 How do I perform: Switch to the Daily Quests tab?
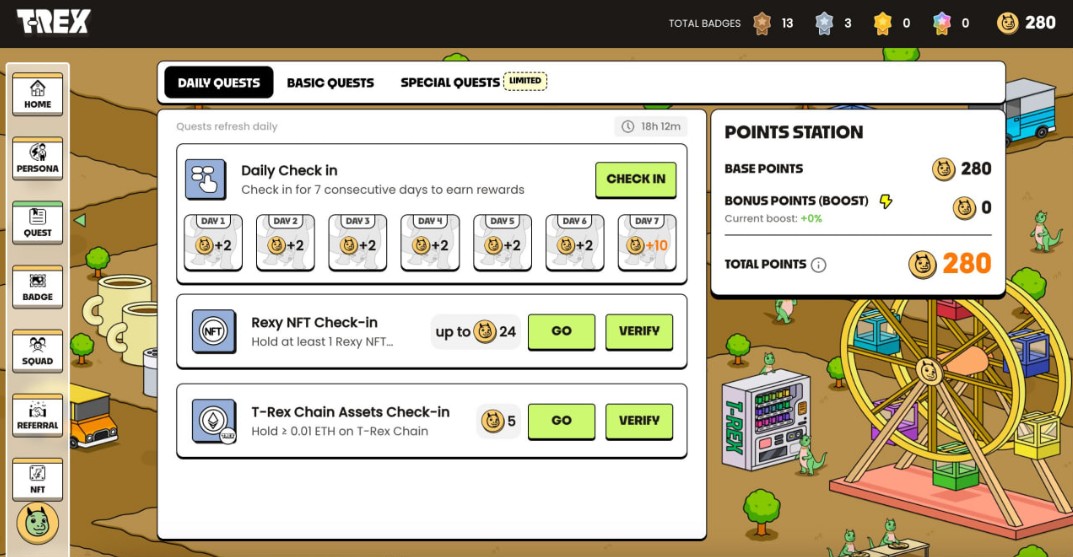click(x=218, y=82)
